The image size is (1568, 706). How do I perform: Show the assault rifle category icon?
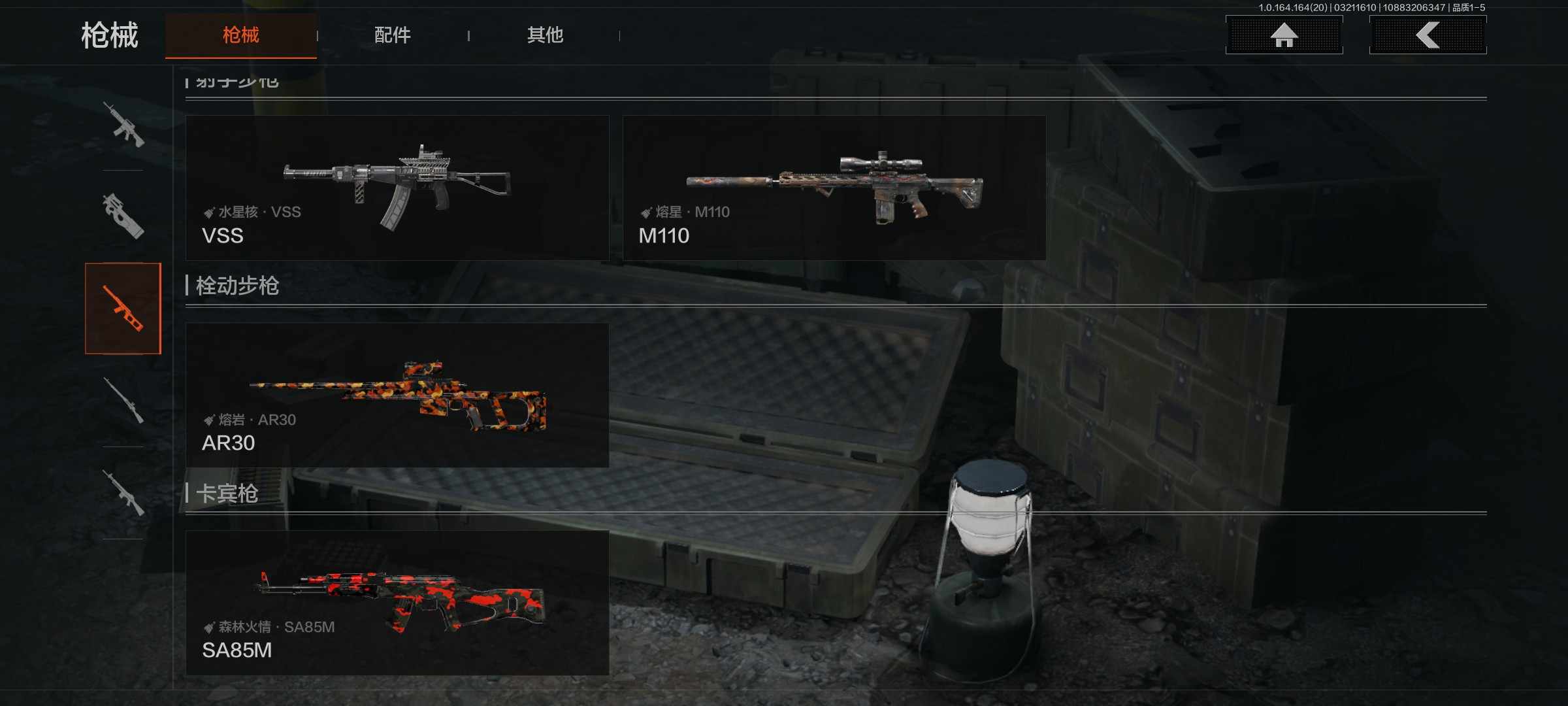123,124
